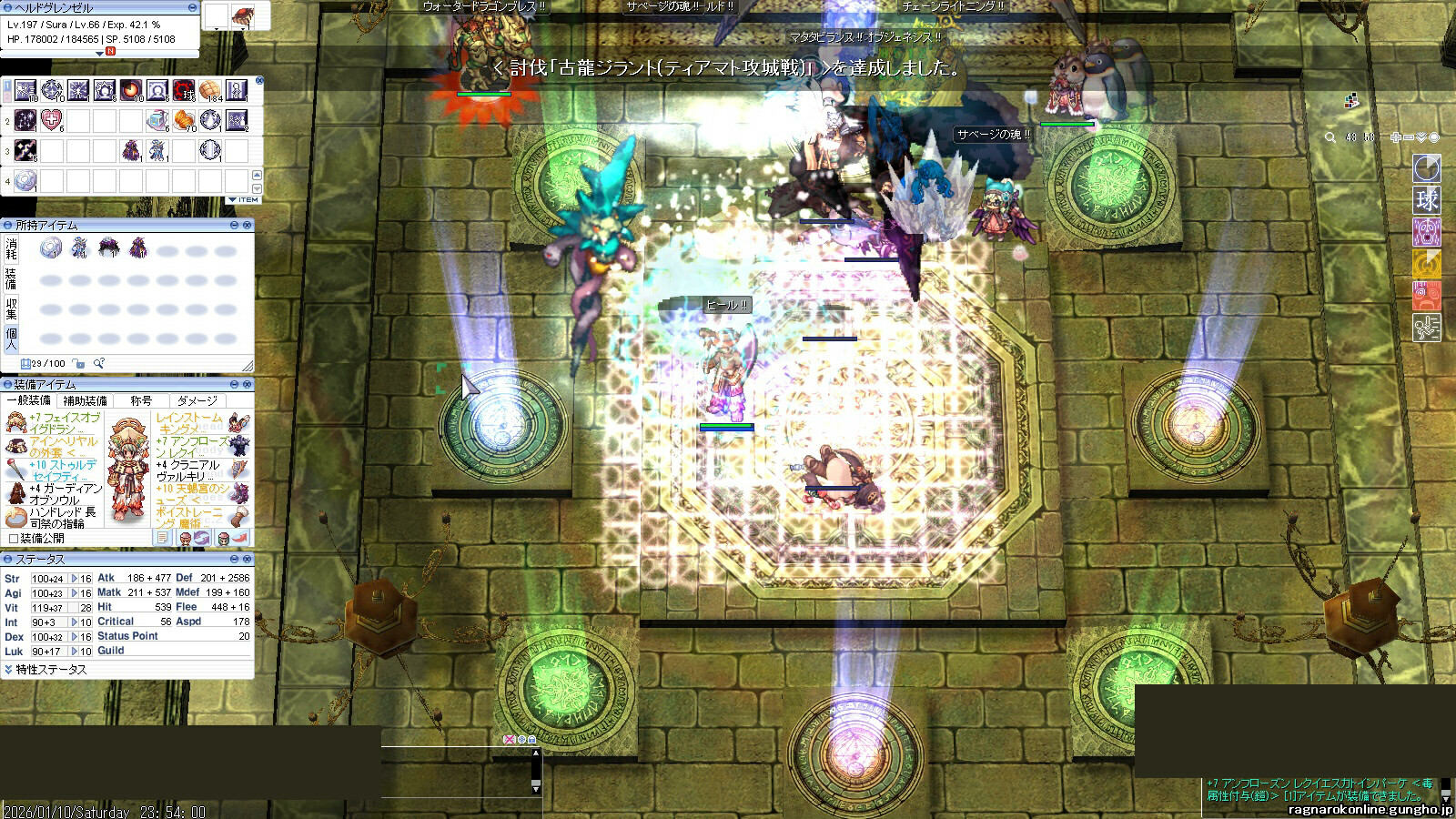
Task: Click the ITEM dropdown under the hotbar
Action: (x=244, y=199)
